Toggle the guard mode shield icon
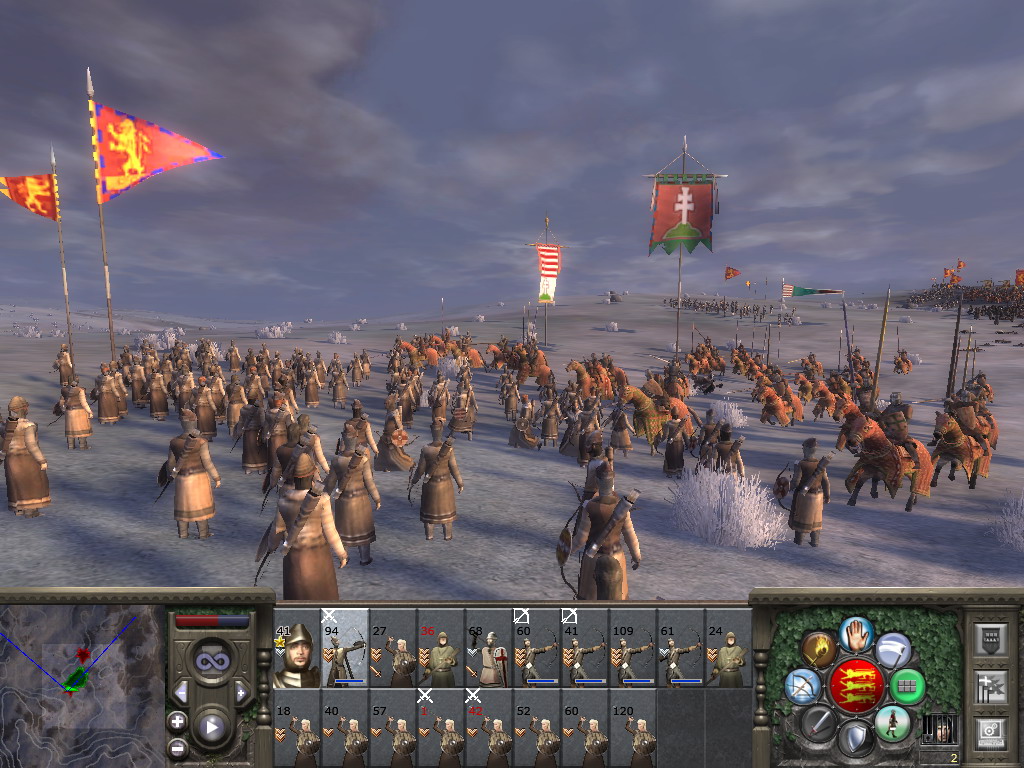This screenshot has height=768, width=1024. [x=857, y=739]
